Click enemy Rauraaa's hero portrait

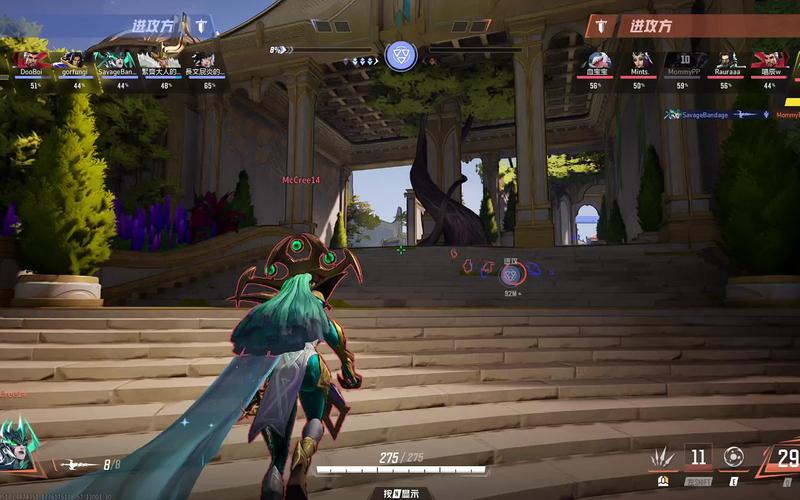point(727,60)
